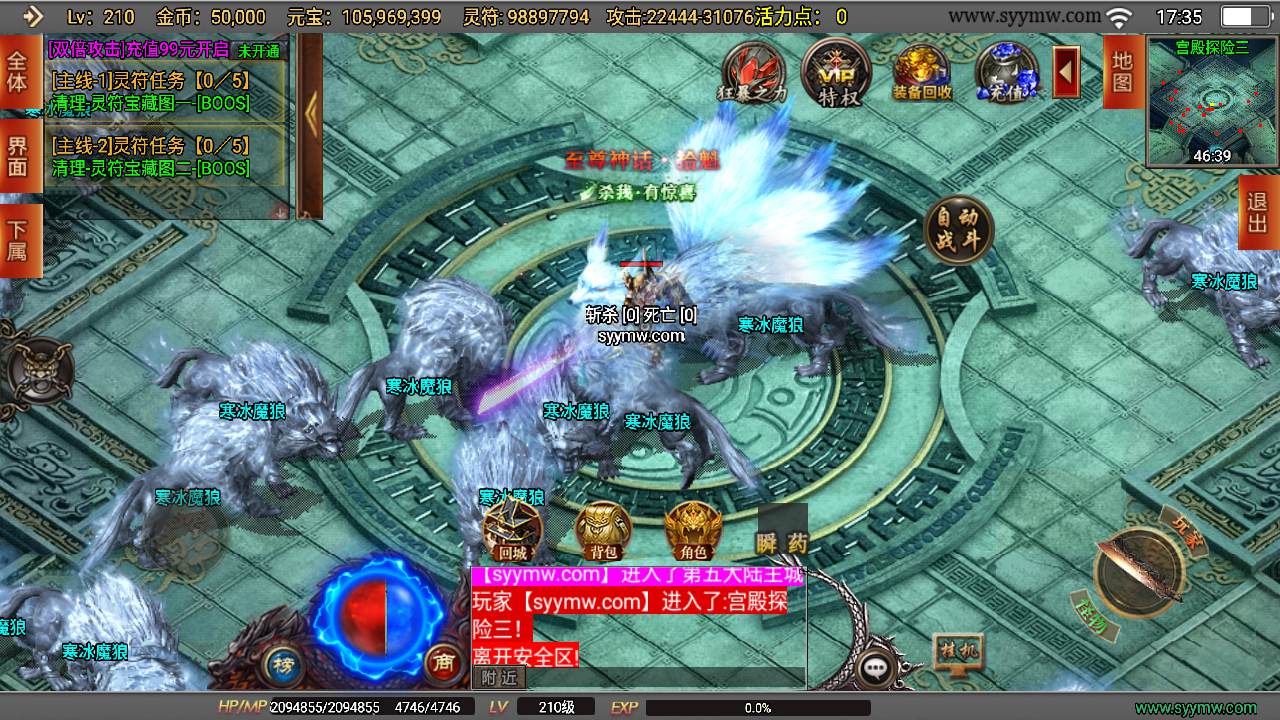The image size is (1280, 720).
Task: Open 装备回收 equipment recycling
Action: pos(921,72)
